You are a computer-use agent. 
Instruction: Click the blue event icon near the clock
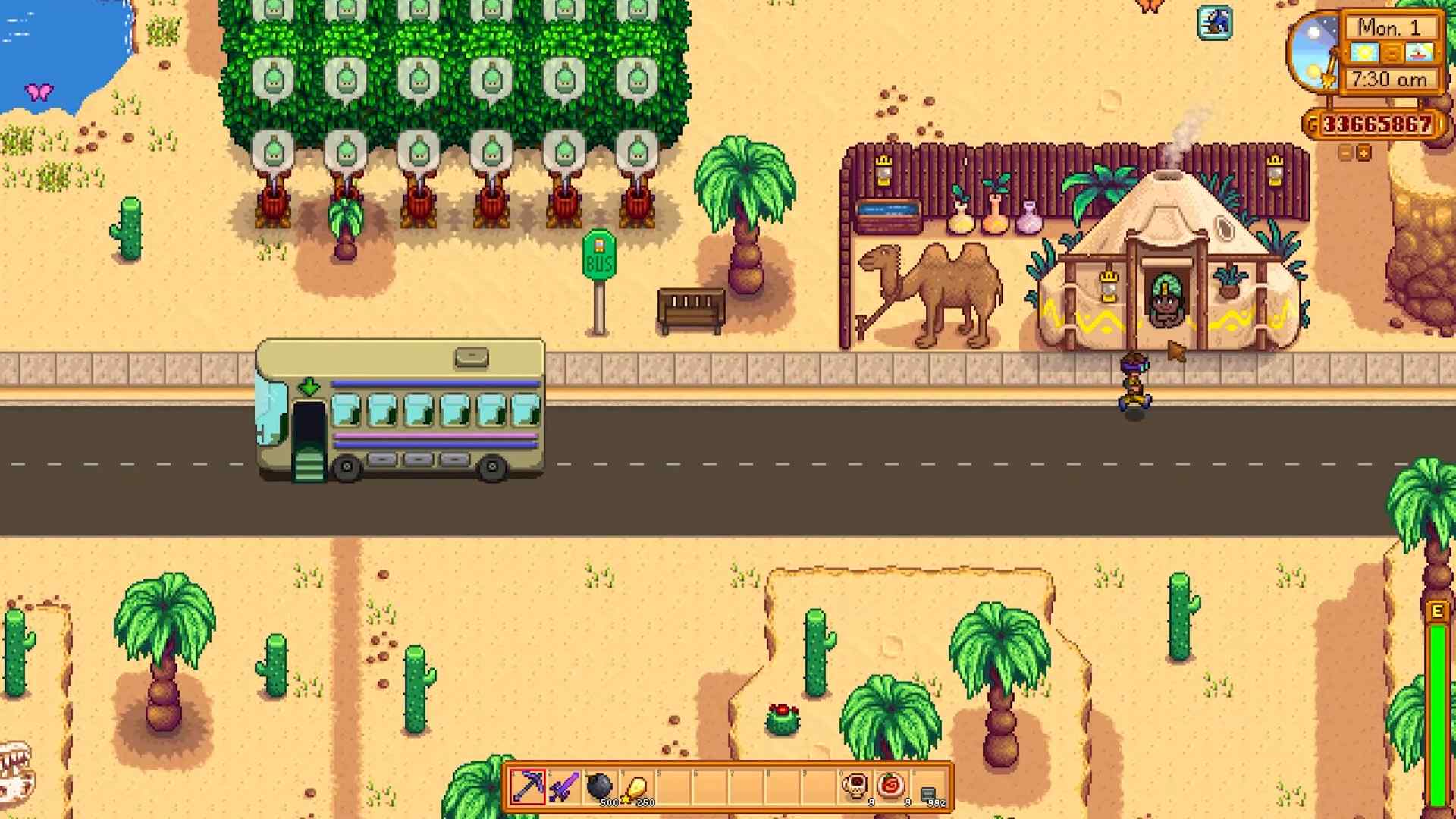pyautogui.click(x=1216, y=23)
